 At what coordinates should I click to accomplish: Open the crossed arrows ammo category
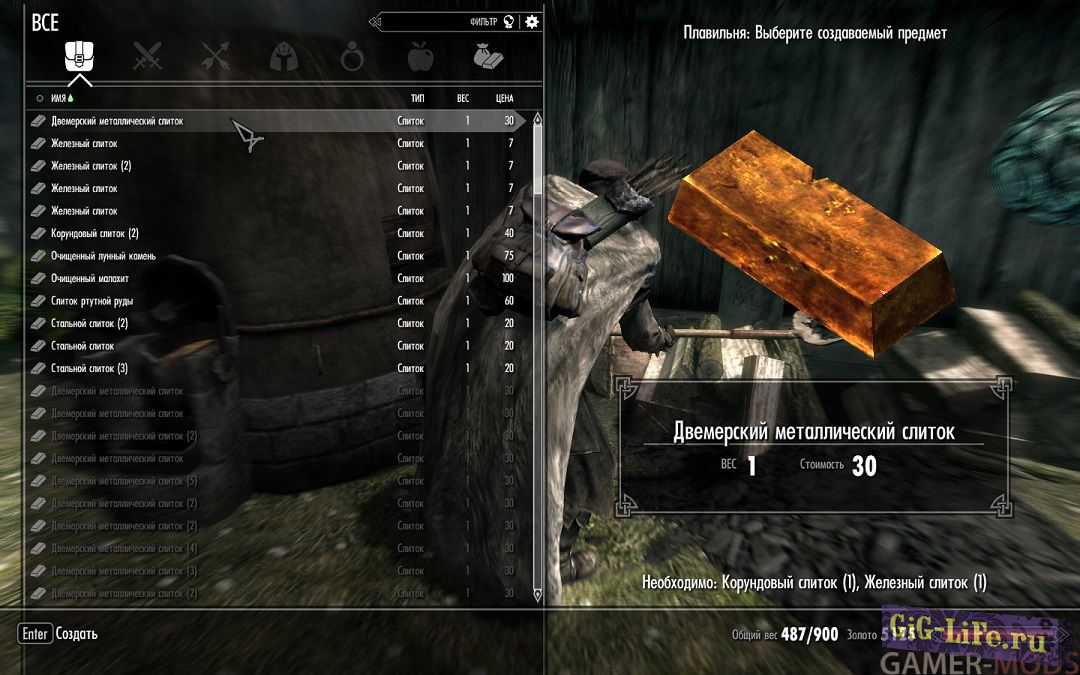[215, 56]
